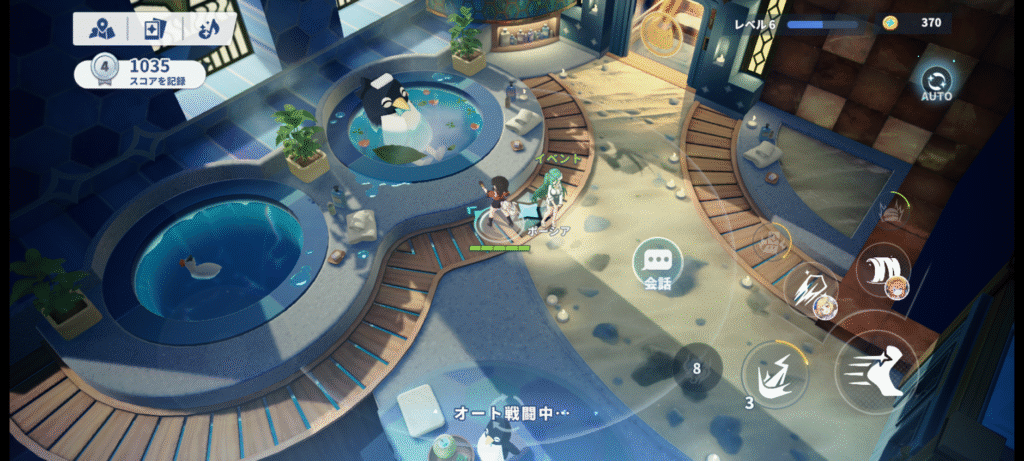Open the map pin icon

102,29
